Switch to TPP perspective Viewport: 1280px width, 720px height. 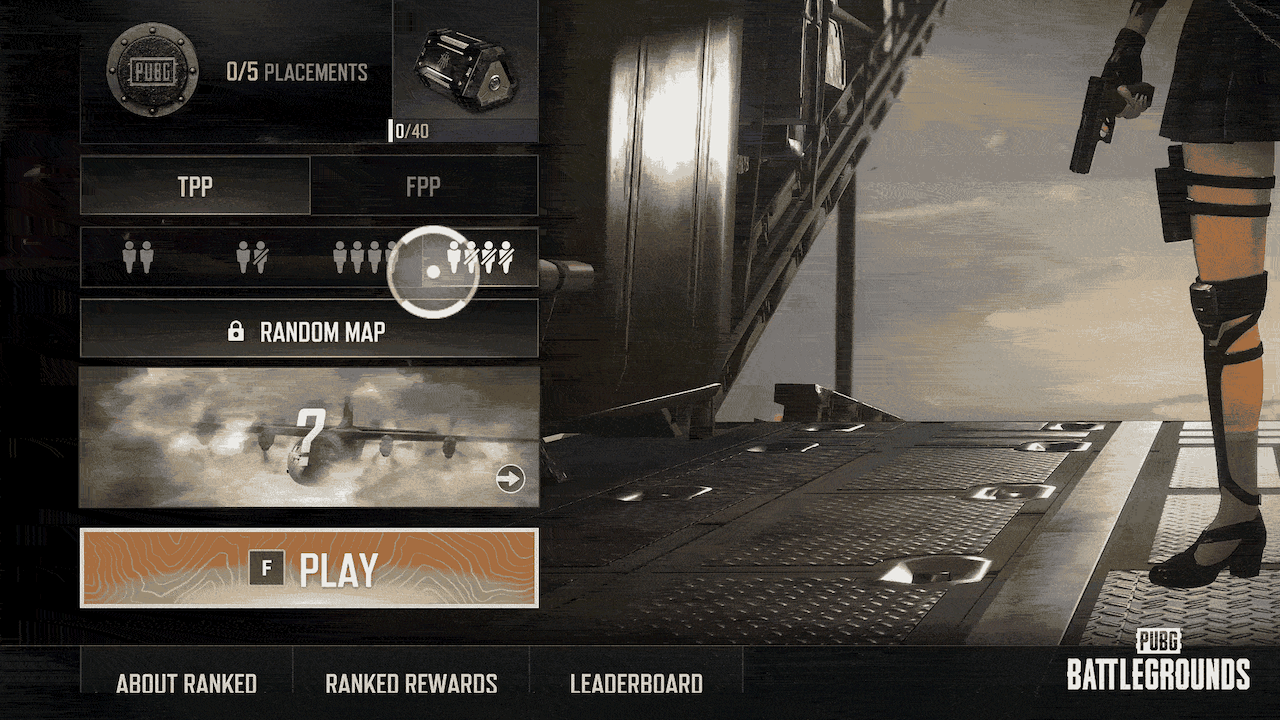tap(195, 186)
